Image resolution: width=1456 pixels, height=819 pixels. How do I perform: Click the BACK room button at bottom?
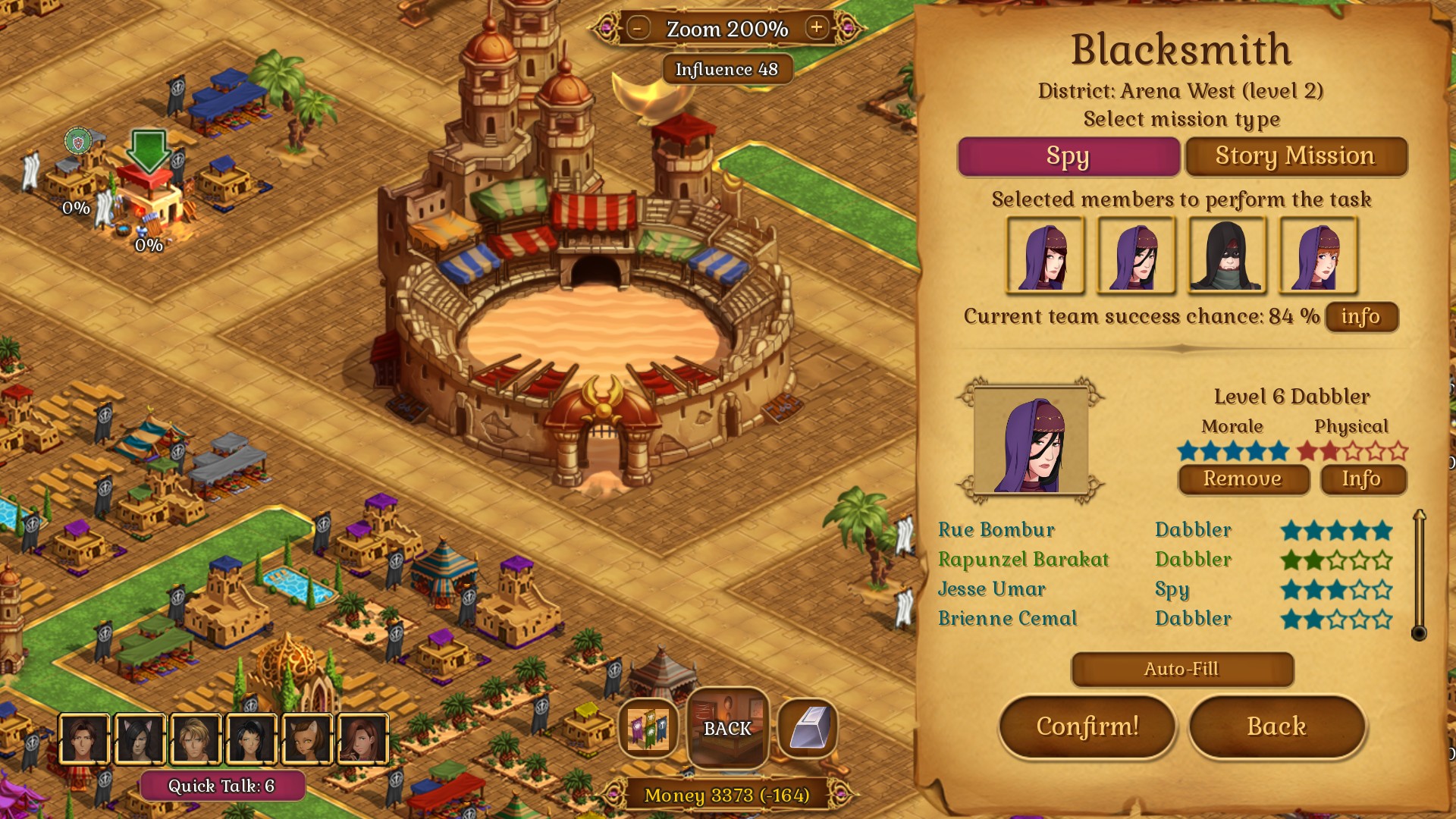click(x=727, y=729)
